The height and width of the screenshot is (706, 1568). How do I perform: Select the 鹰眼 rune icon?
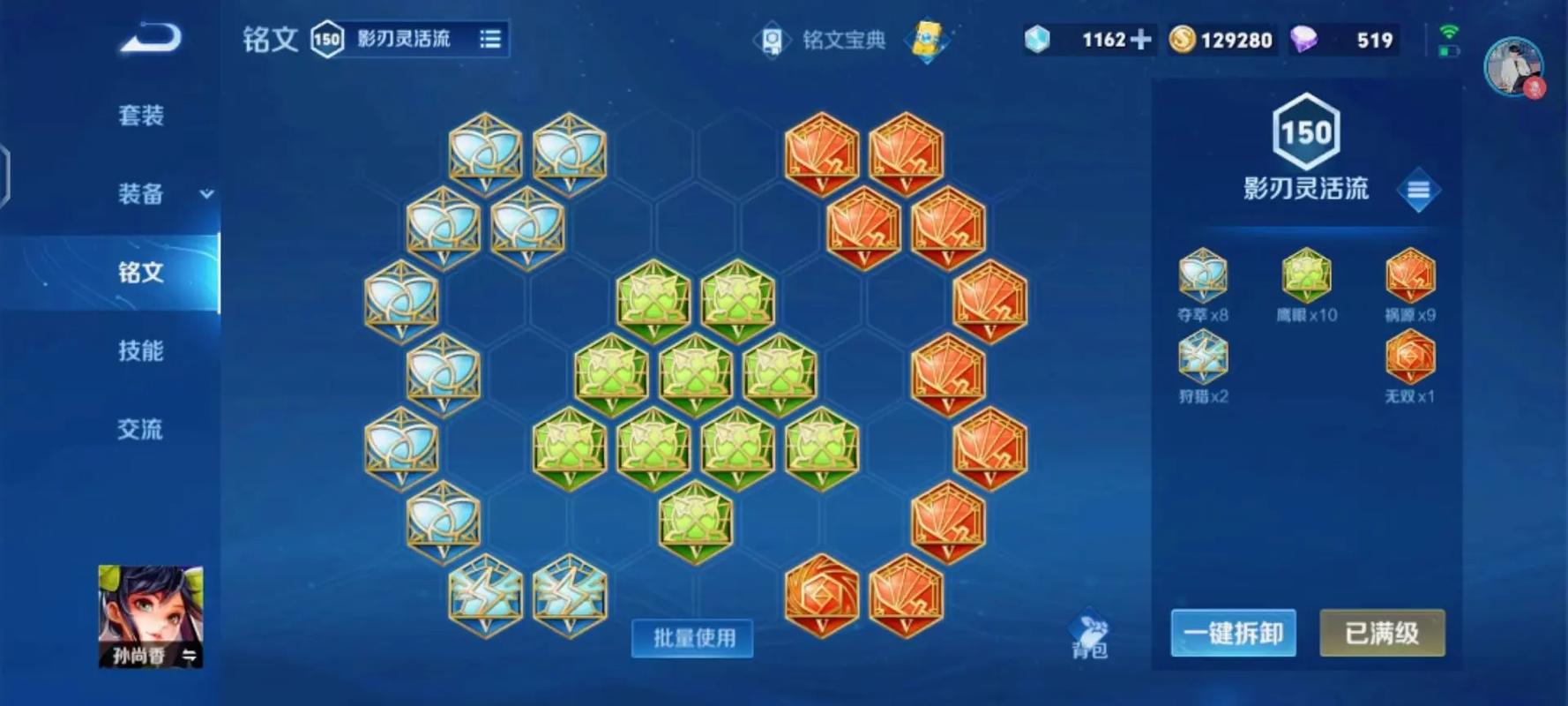[1308, 275]
